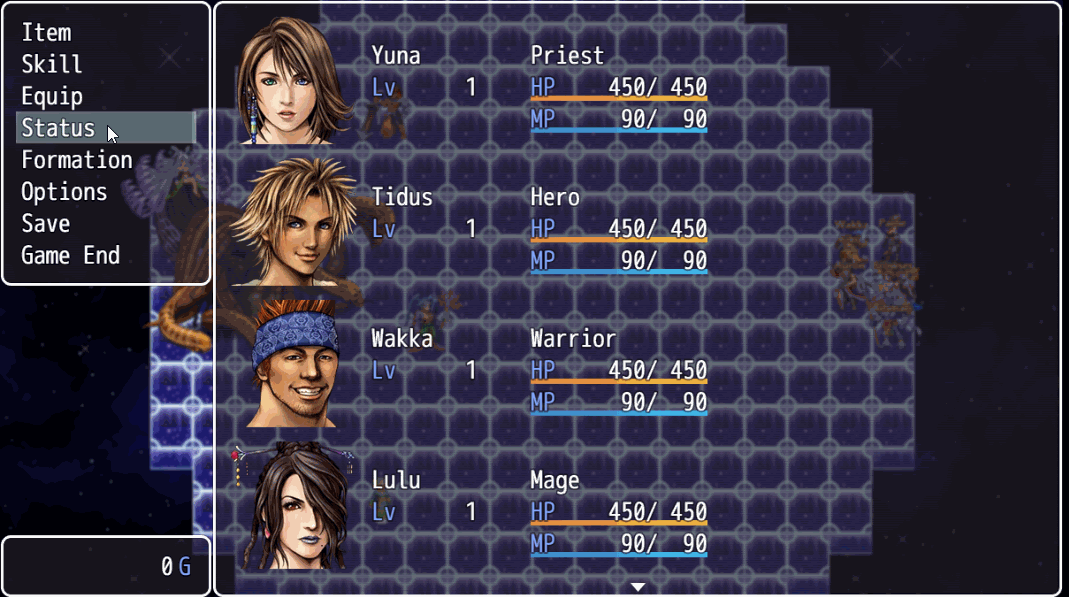Screen dimensions: 1069x597
Task: Click the down arrow below the party list
Action: pyautogui.click(x=637, y=587)
